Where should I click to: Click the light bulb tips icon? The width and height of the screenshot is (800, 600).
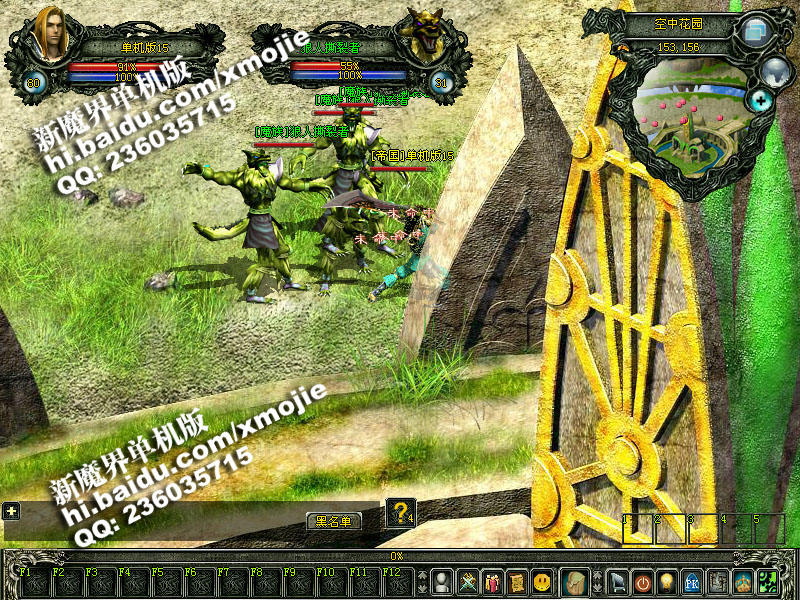point(667,581)
